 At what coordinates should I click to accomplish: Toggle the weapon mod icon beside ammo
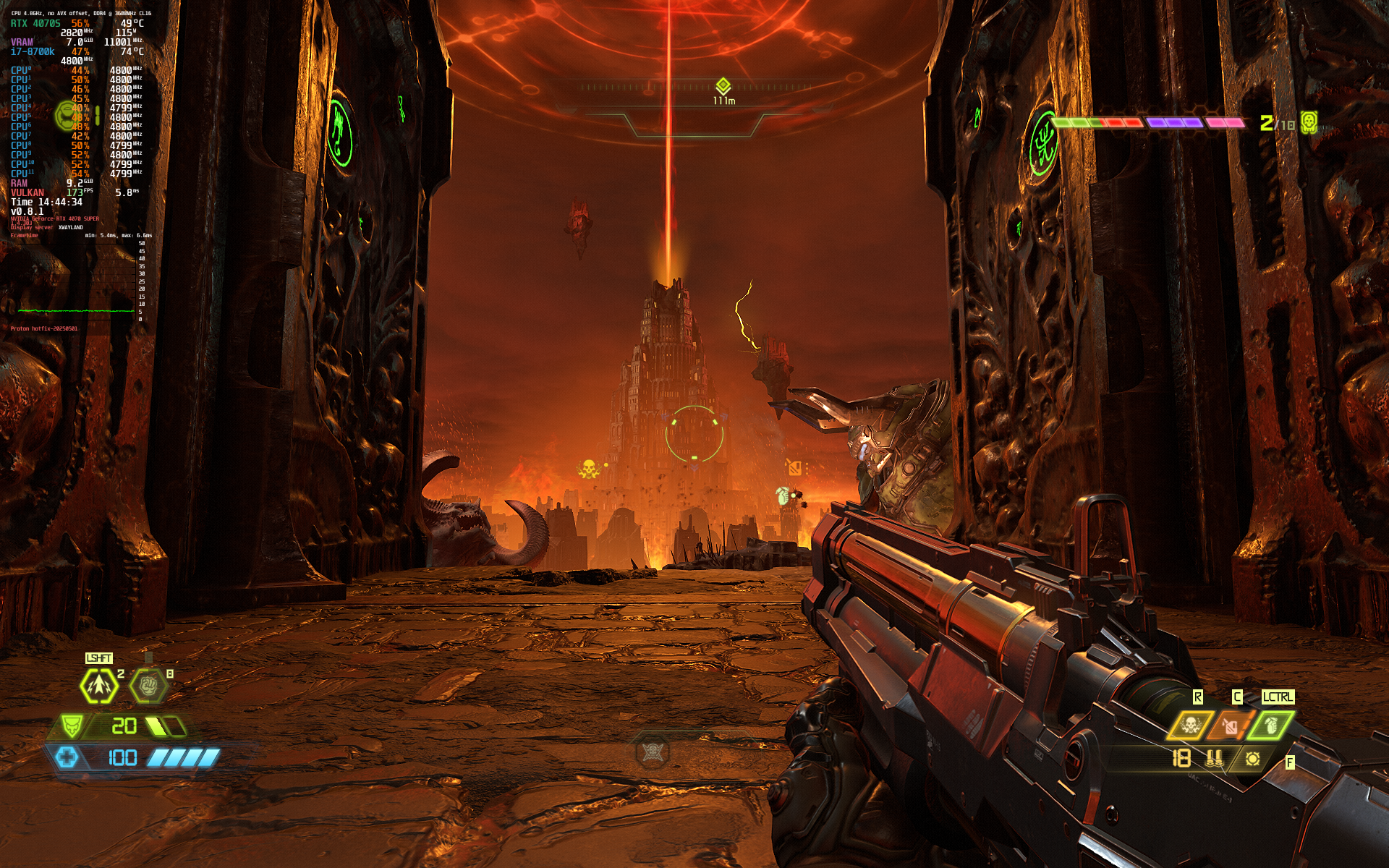tap(1252, 758)
